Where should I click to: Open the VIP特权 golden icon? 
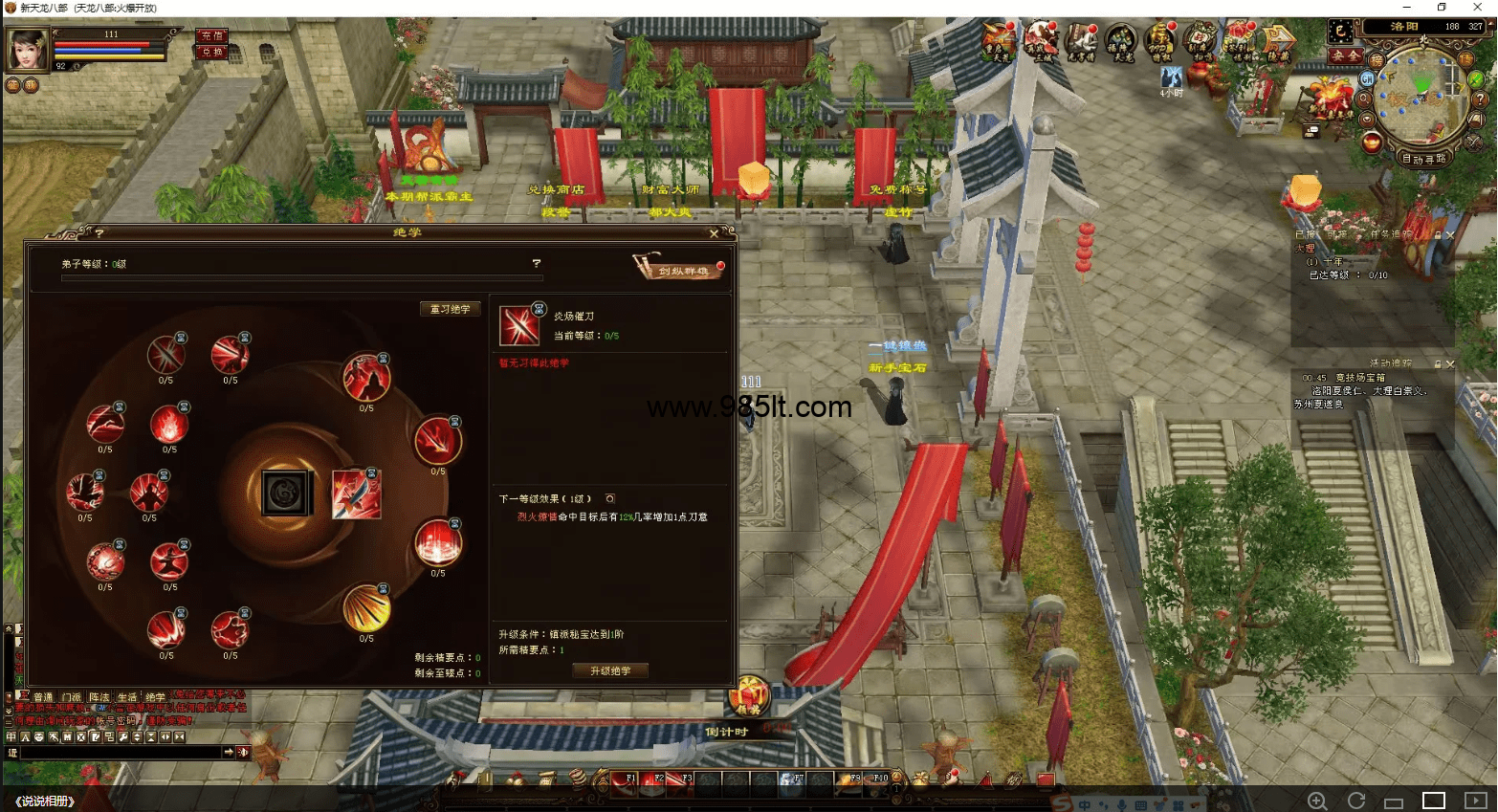[1159, 41]
